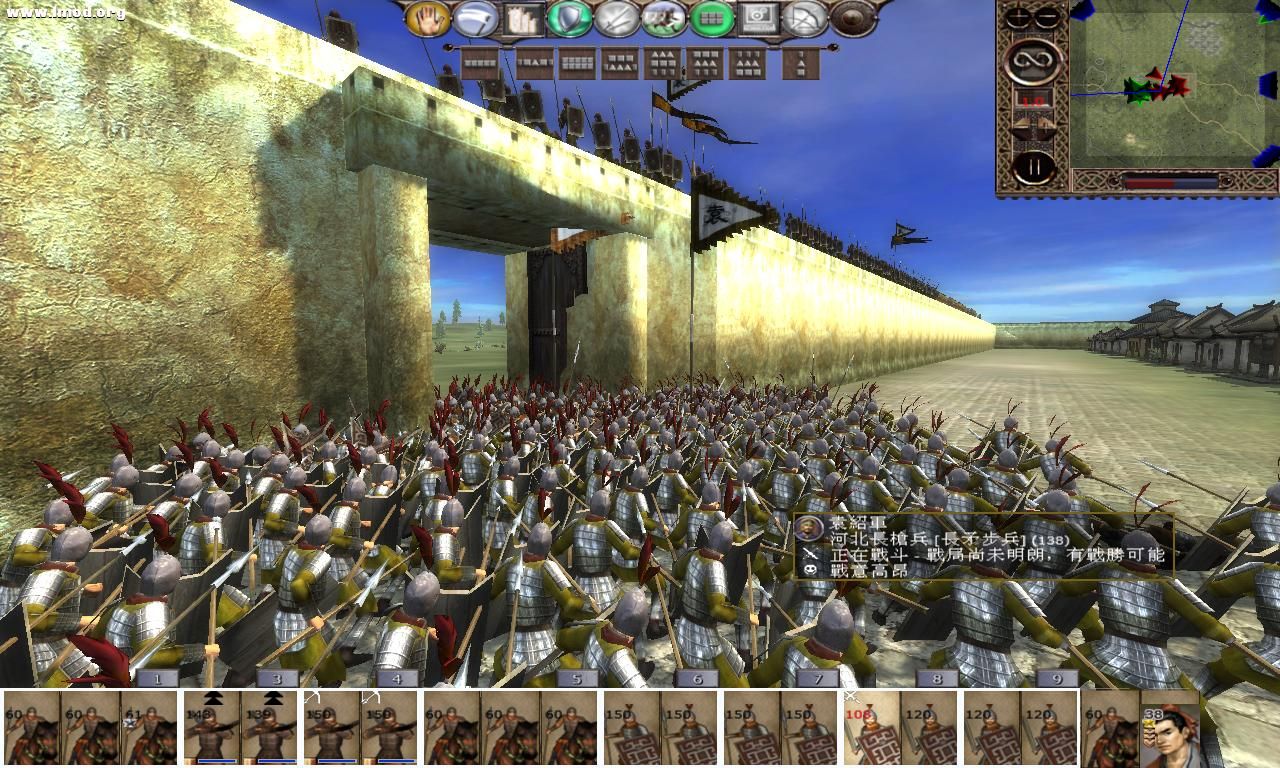The height and width of the screenshot is (768, 1280).
Task: Order selected troops to halt with the hand icon
Action: pos(430,18)
